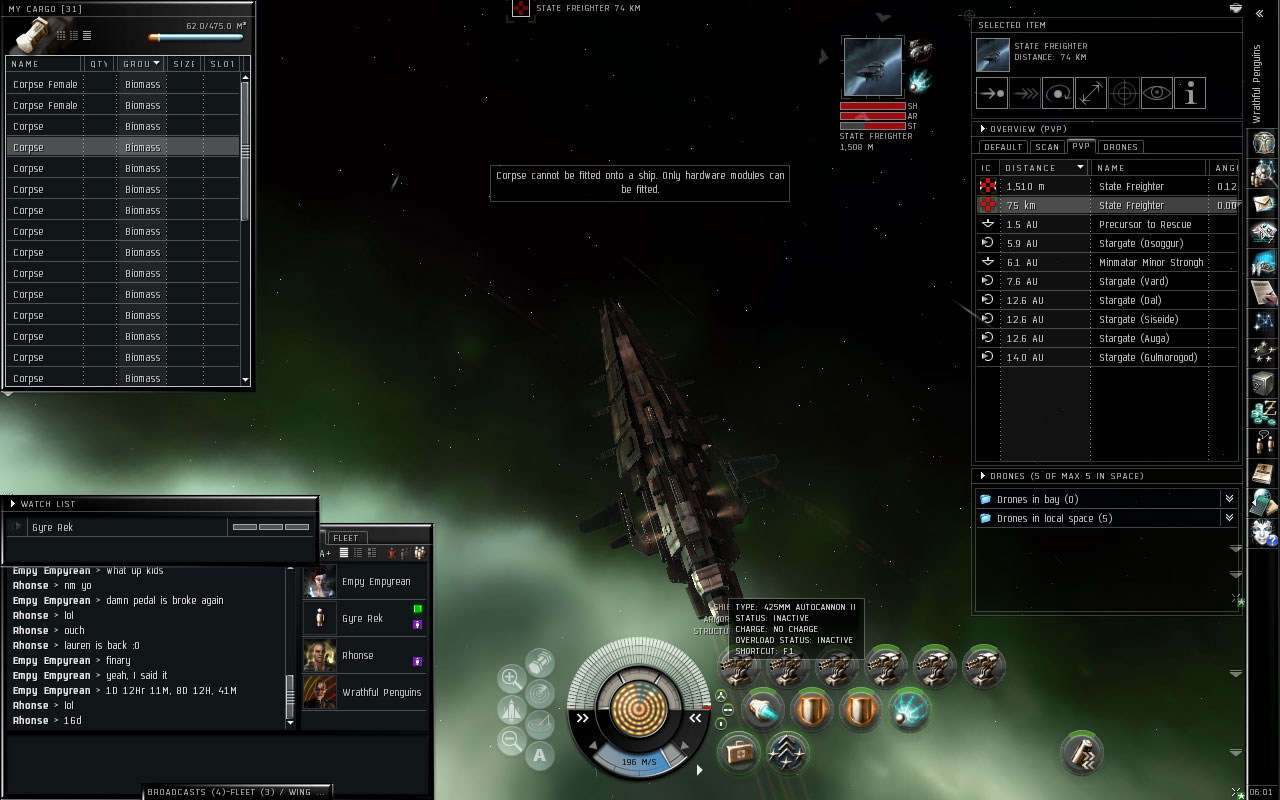Viewport: 1280px width, 800px height.
Task: Switch to the Default overview tab
Action: [1003, 147]
